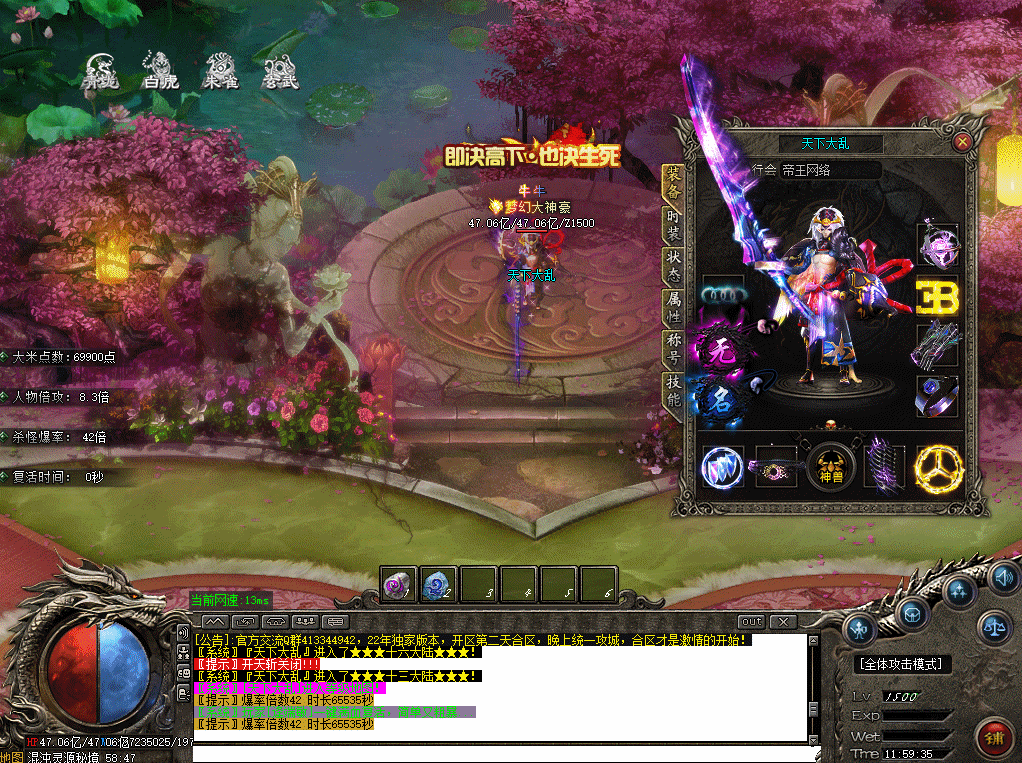Toggle the 全体攻击模式 attack mode button

pos(902,663)
